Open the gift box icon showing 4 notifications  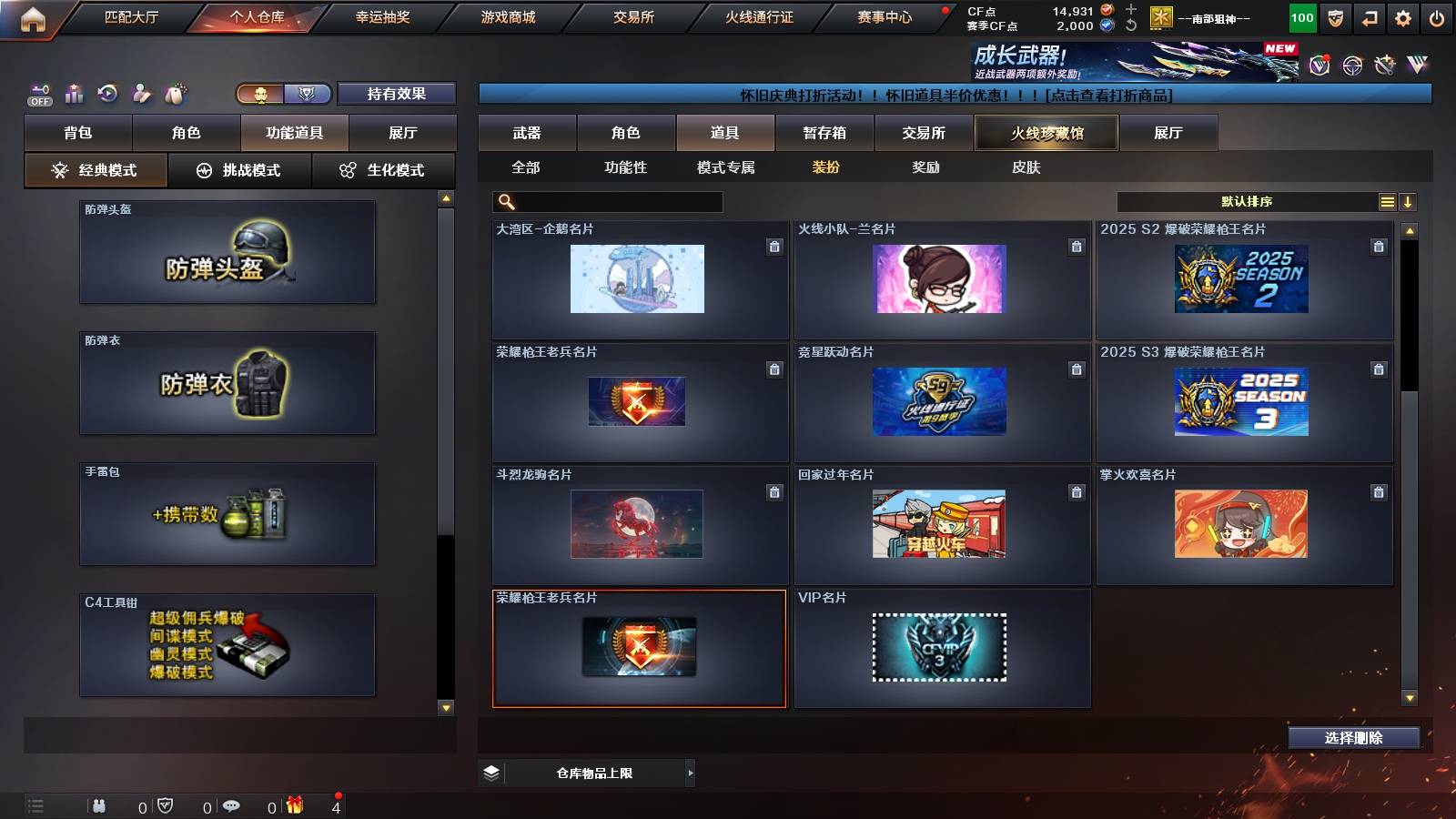(x=293, y=806)
